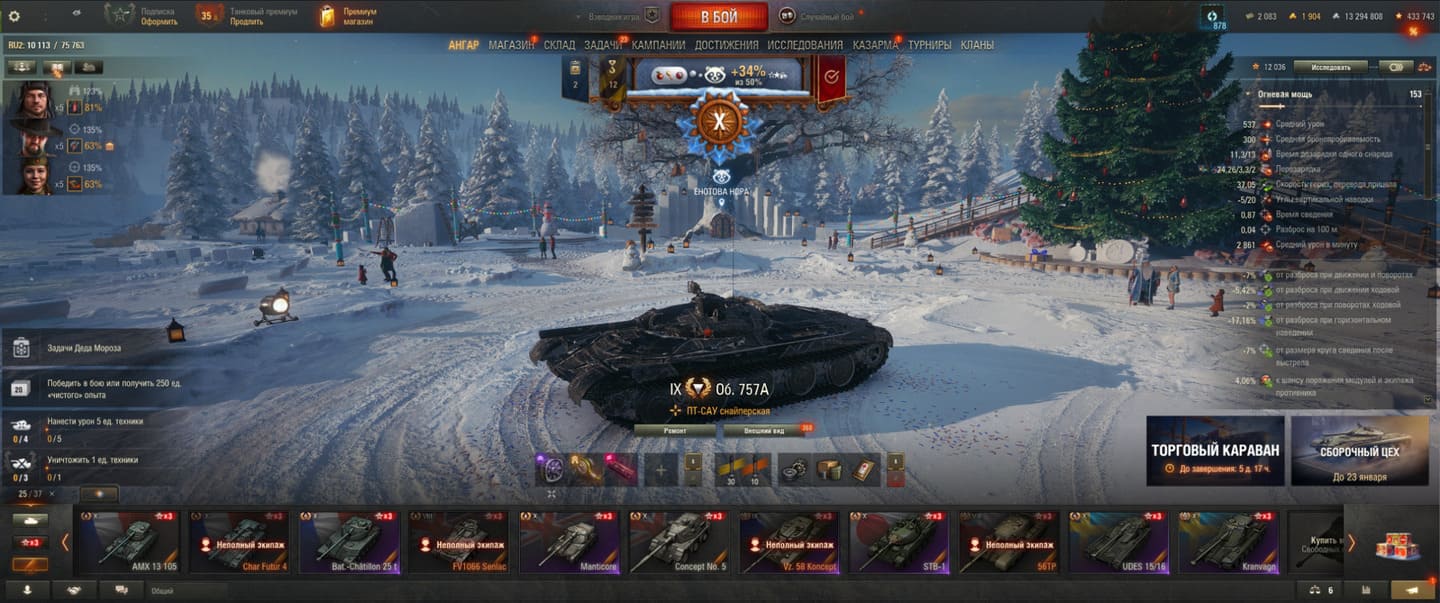Click the Ремонт button
The height and width of the screenshot is (603, 1440).
(x=675, y=430)
